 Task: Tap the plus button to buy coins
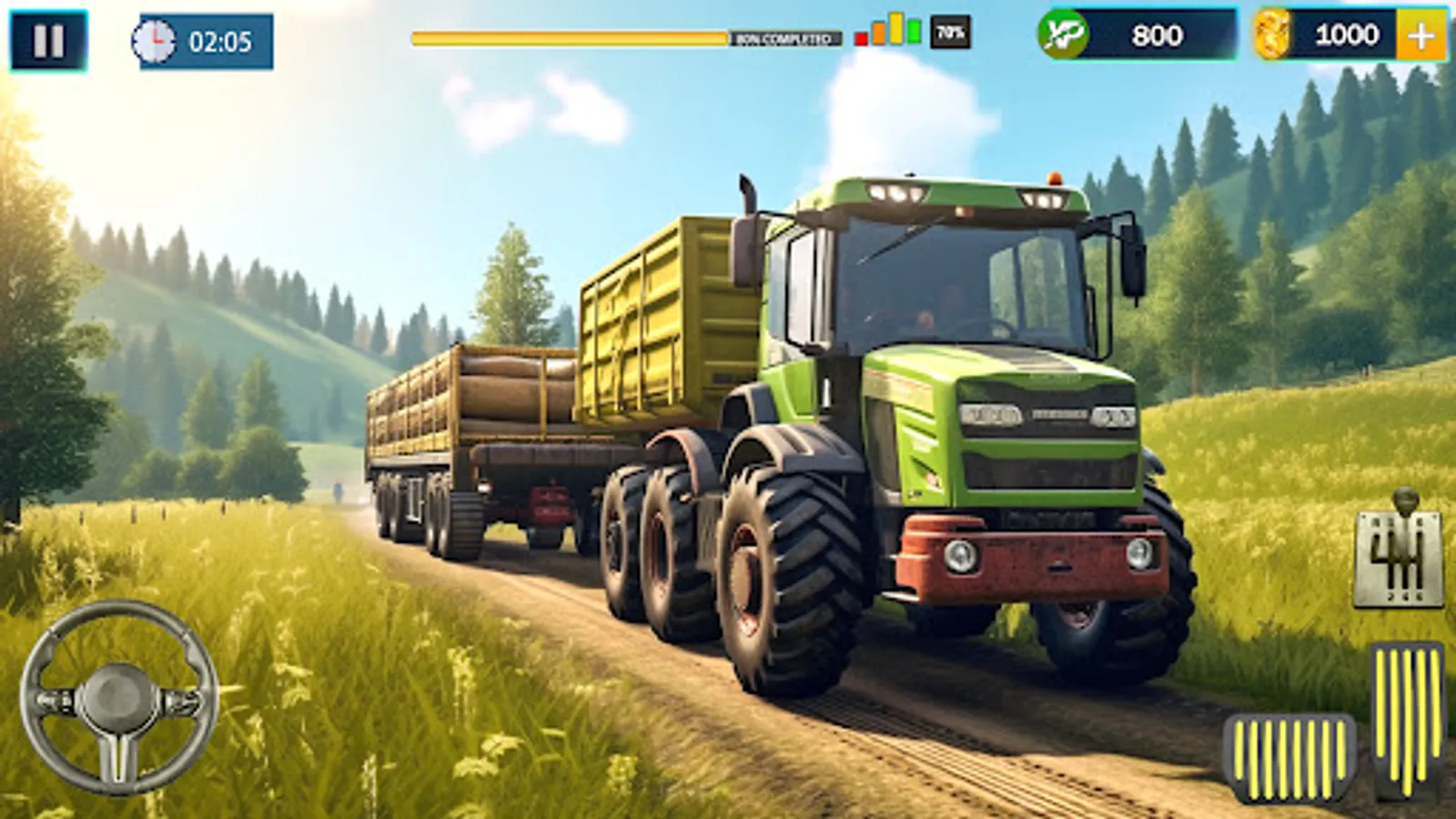1420,36
